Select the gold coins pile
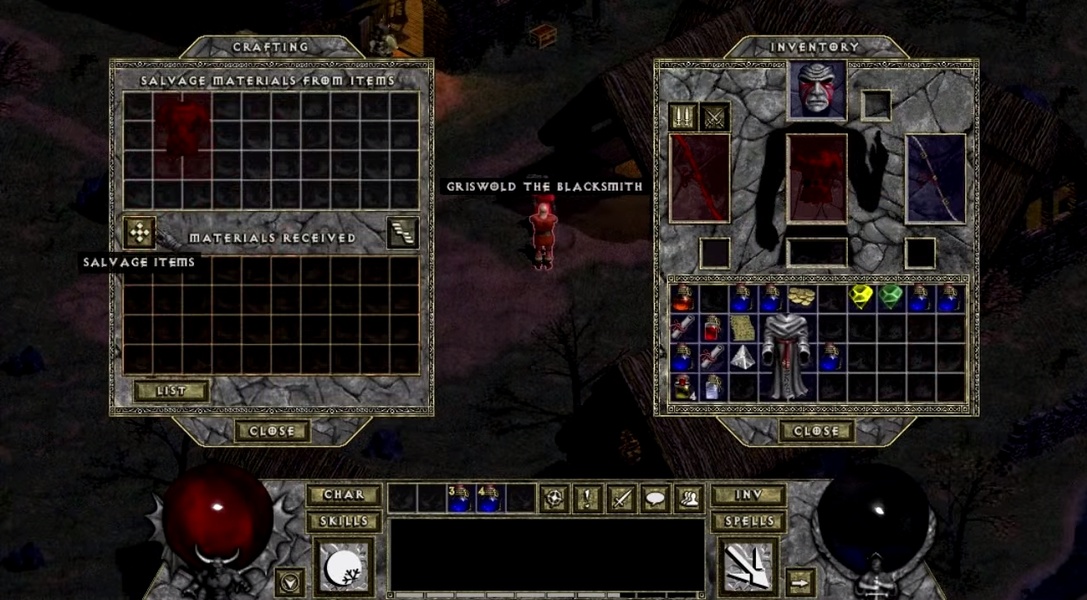 (x=800, y=296)
